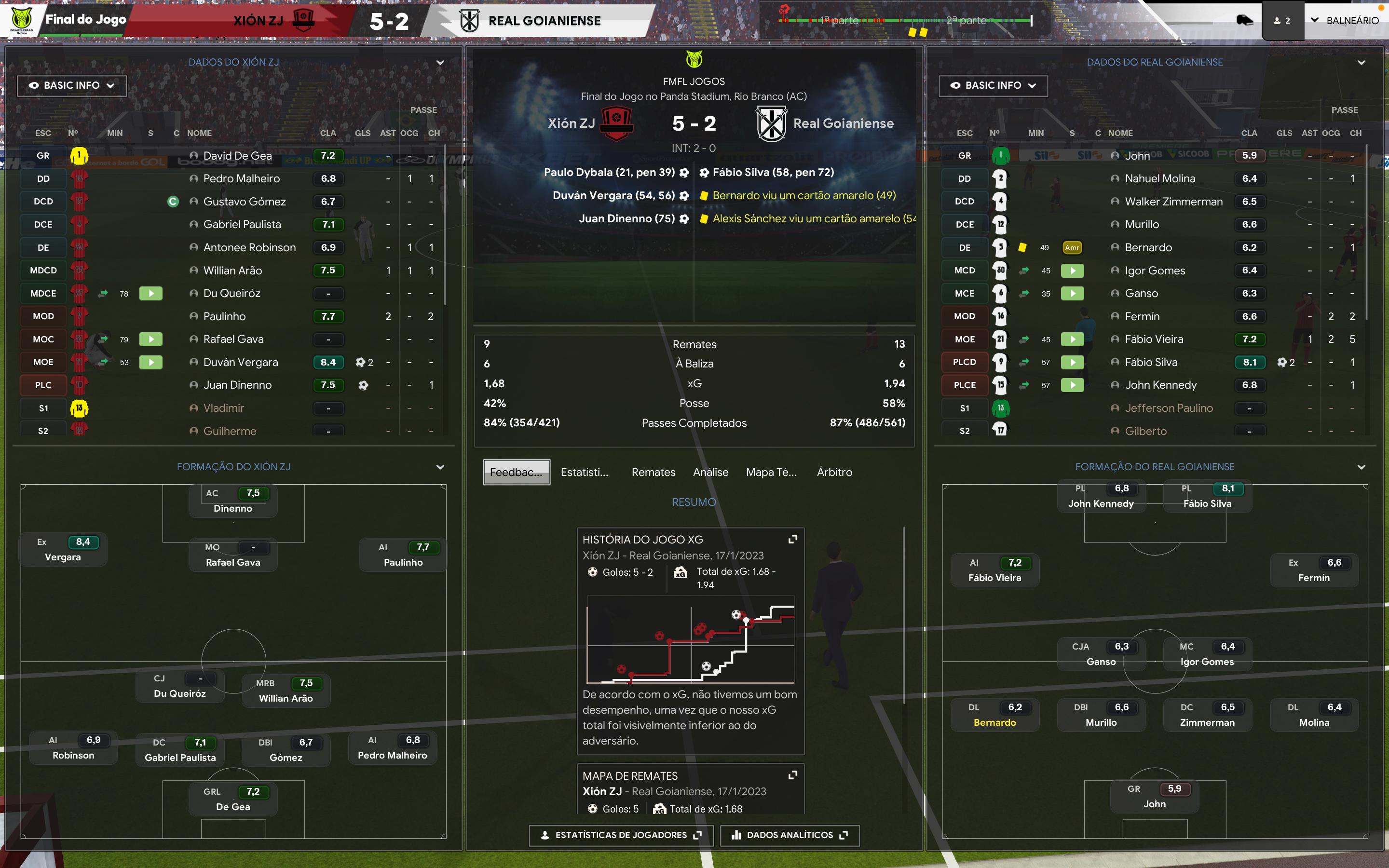Open Xión ZJ Basic Info view dropdown
1389x868 pixels.
[x=72, y=85]
